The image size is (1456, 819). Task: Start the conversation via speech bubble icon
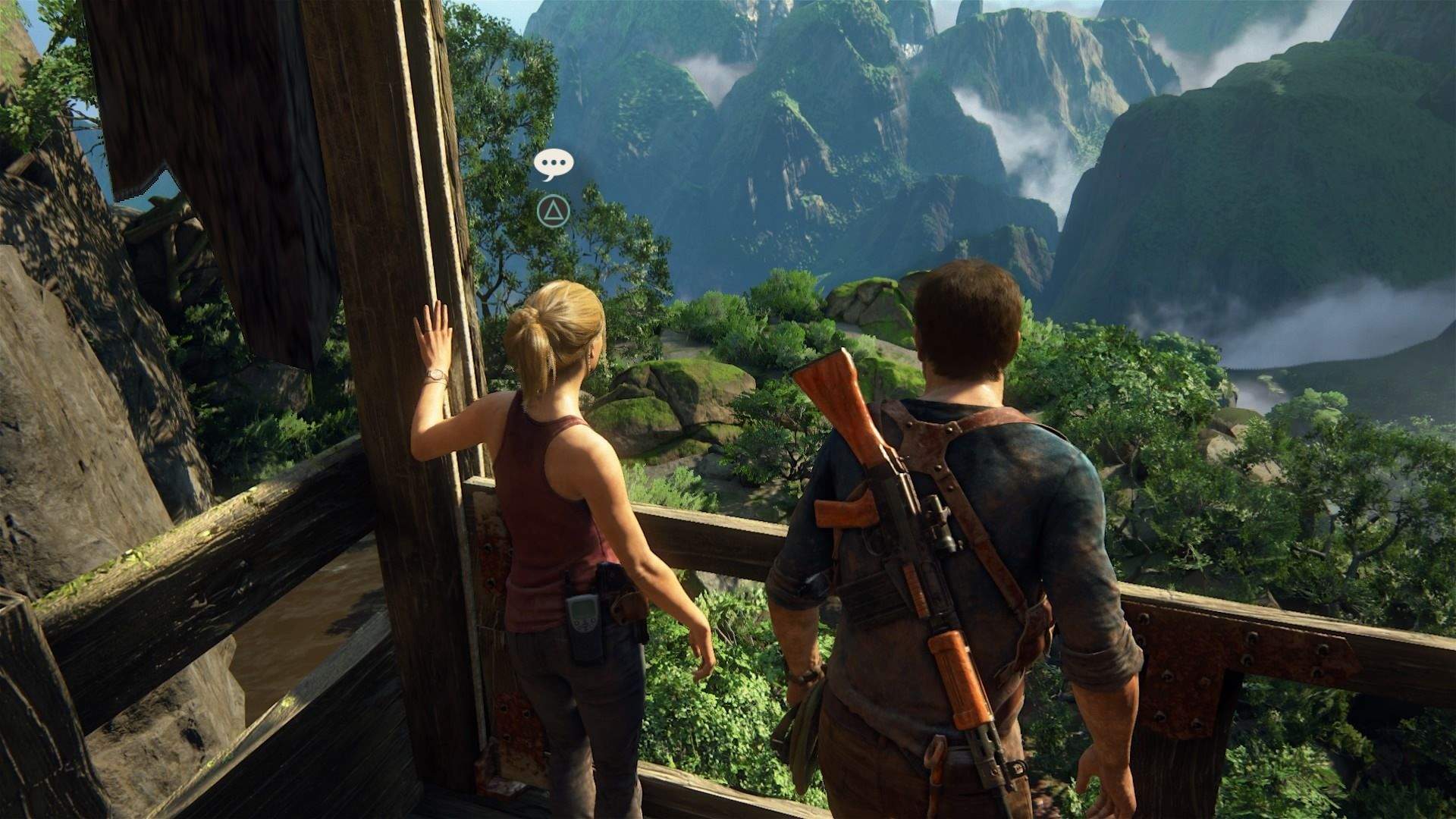point(554,164)
